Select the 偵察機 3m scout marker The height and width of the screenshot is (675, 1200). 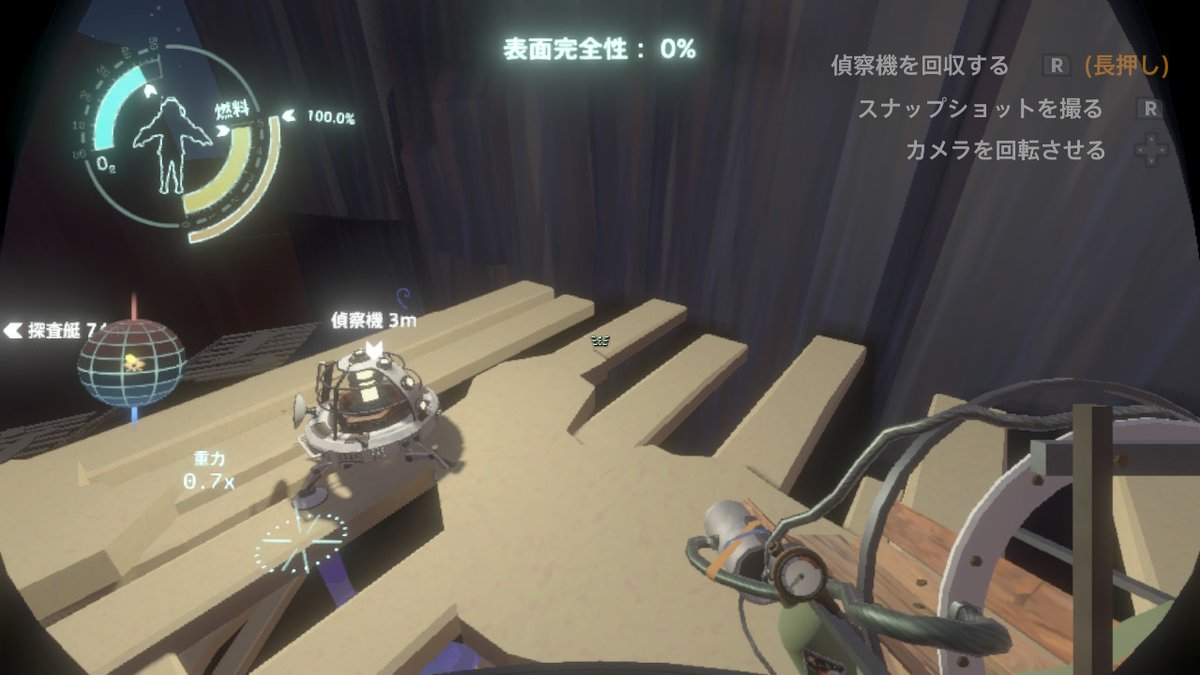[374, 322]
